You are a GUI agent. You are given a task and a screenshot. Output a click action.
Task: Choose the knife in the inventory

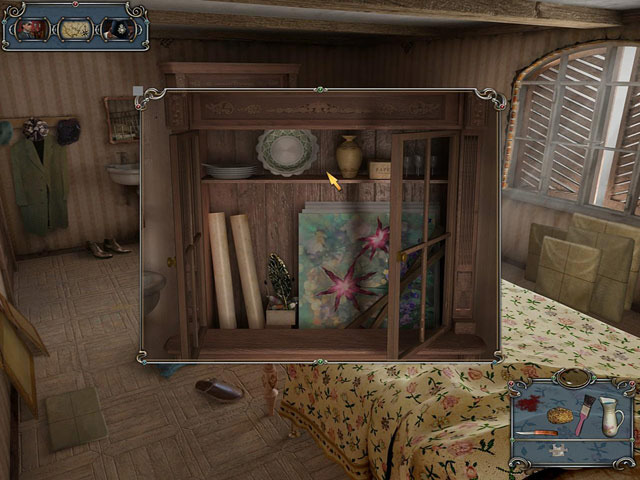[x=537, y=433]
